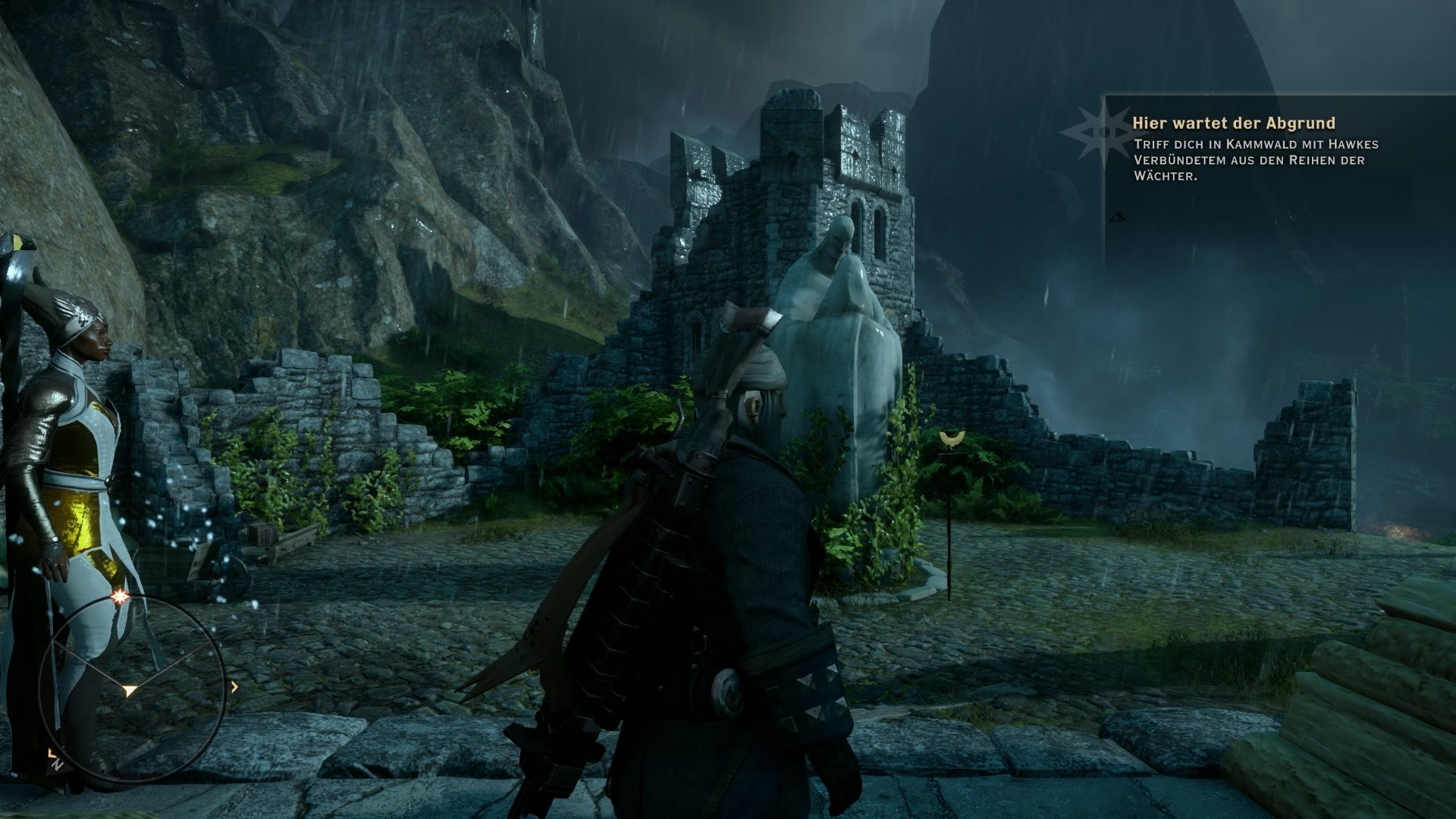Toggle the quest 'Hier wartet der Abgrund' as tracked
Viewport: 1456px width, 819px height.
(x=1235, y=123)
